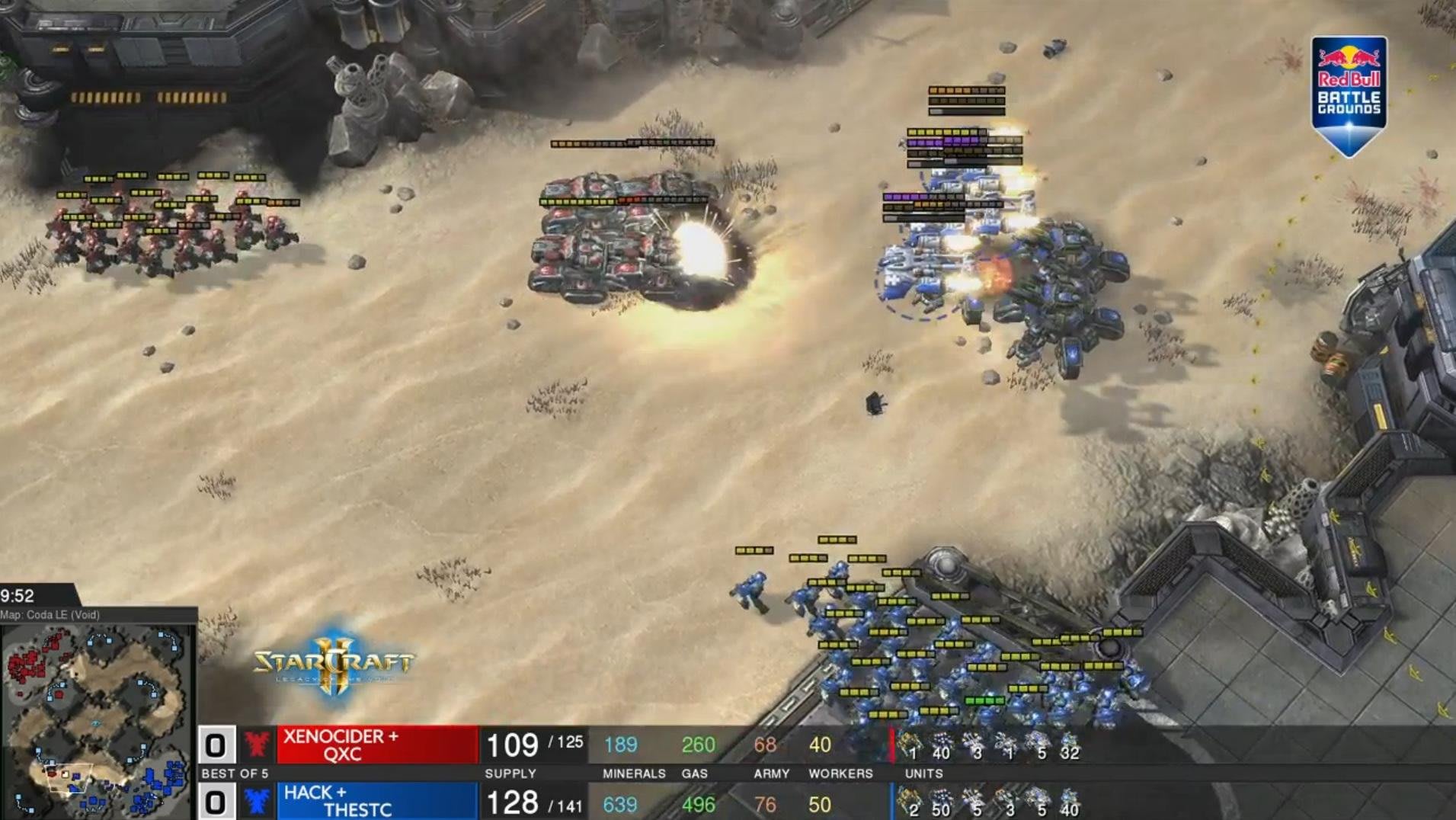Select red team's unit icon with 40 count
This screenshot has width=1456, height=820.
[x=941, y=745]
